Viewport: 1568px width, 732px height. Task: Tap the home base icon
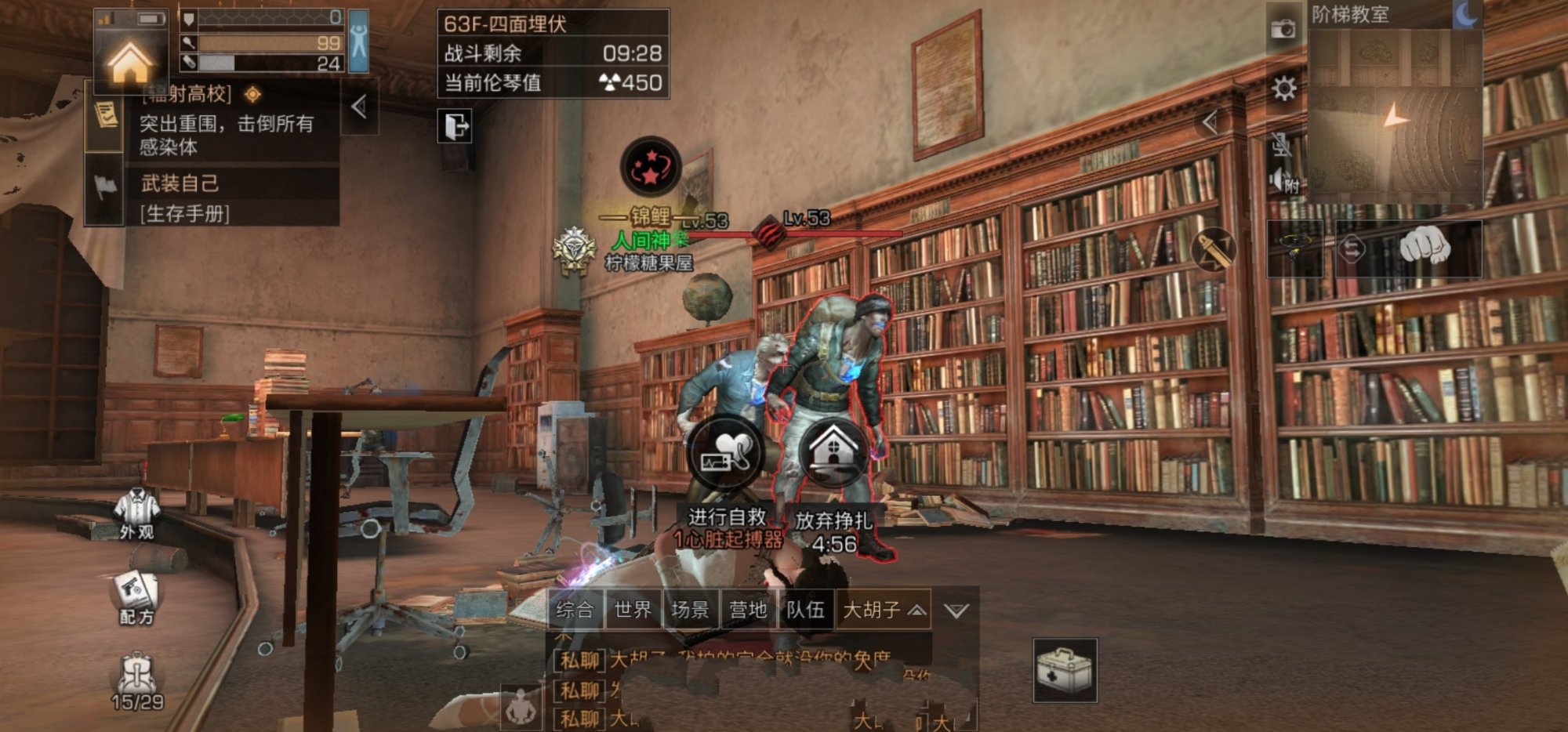(x=130, y=61)
